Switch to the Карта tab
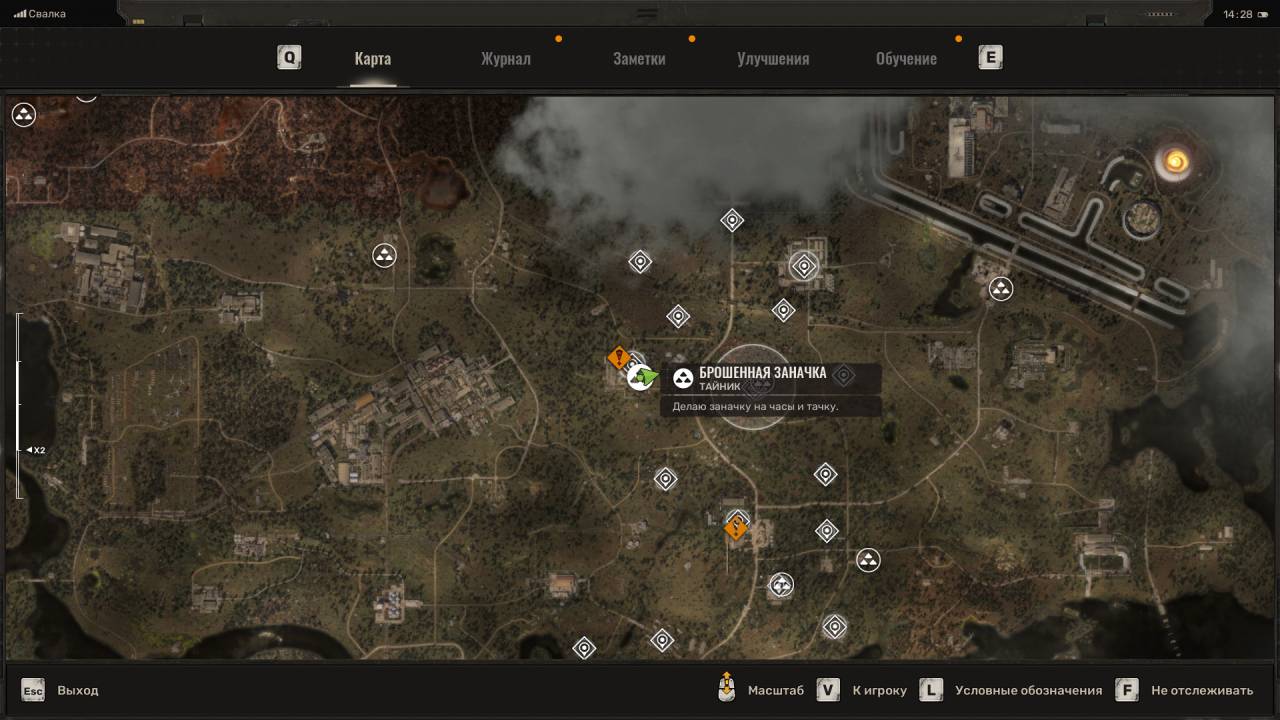1280x720 pixels. pyautogui.click(x=372, y=58)
